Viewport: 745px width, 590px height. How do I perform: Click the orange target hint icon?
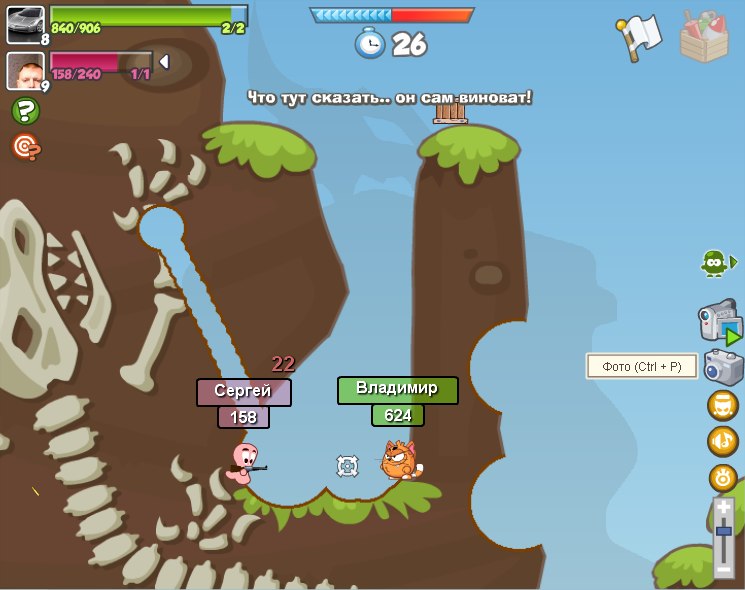pyautogui.click(x=25, y=147)
